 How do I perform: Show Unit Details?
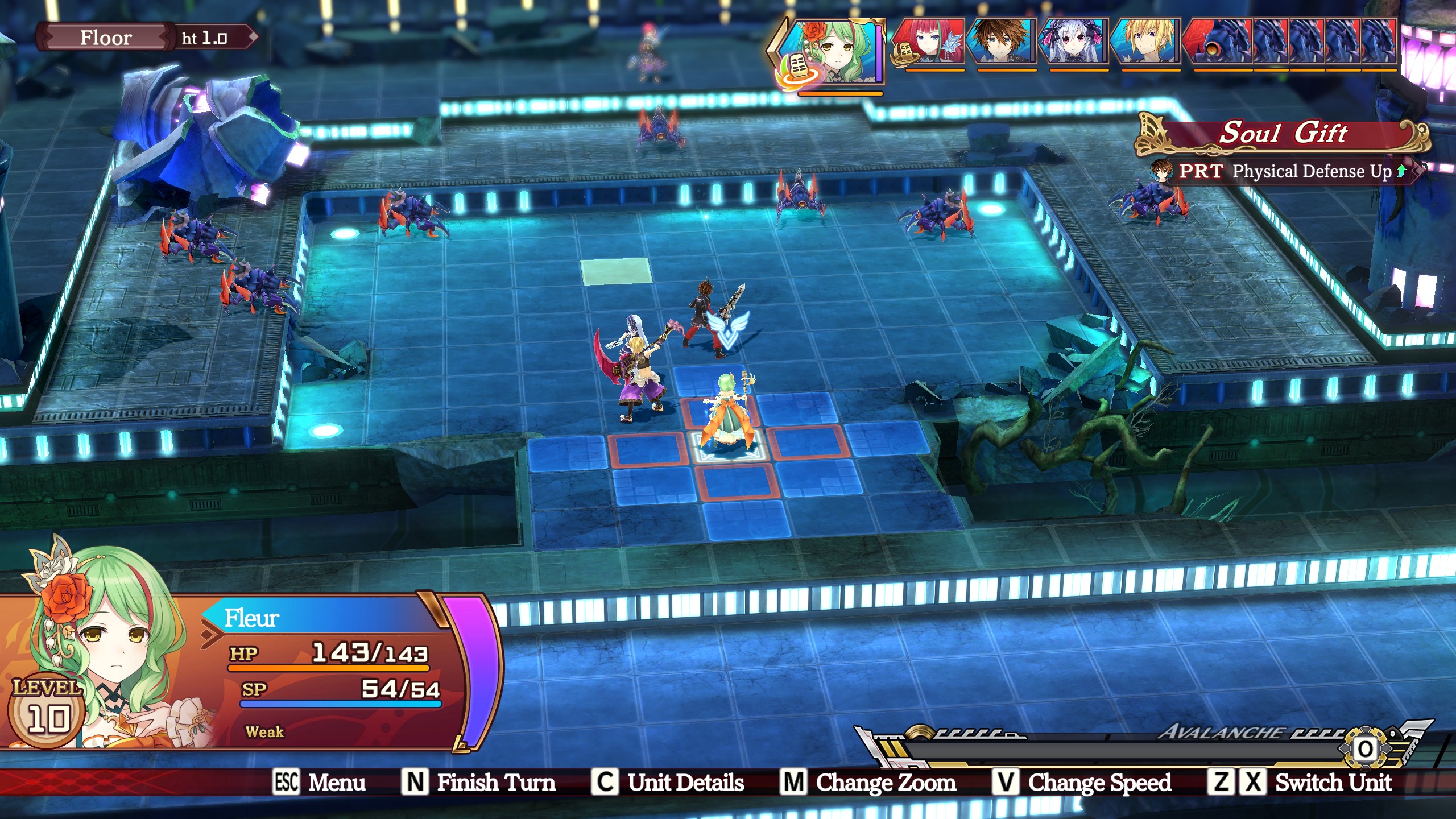pyautogui.click(x=669, y=783)
